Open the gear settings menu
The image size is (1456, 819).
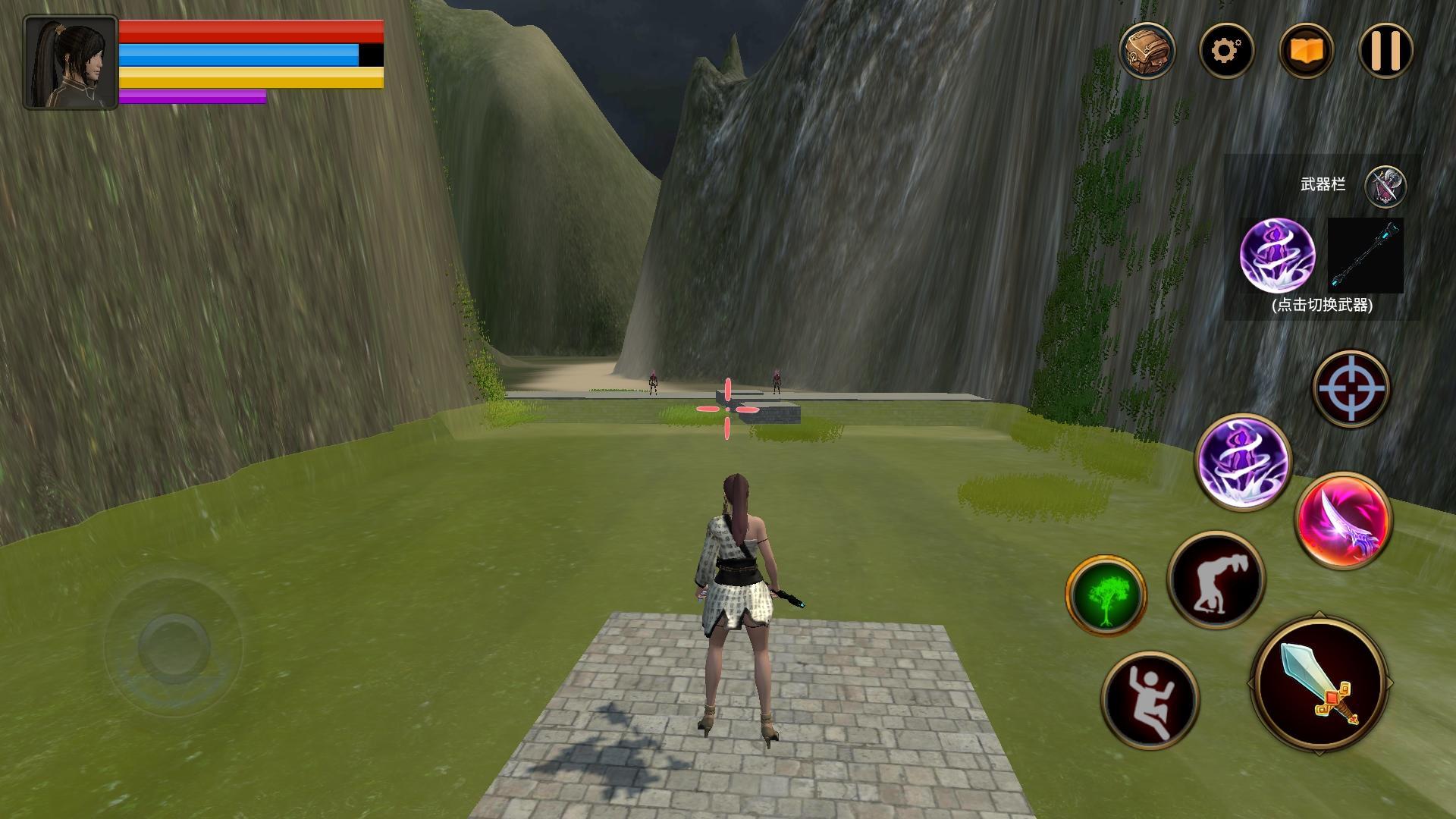pos(1226,51)
